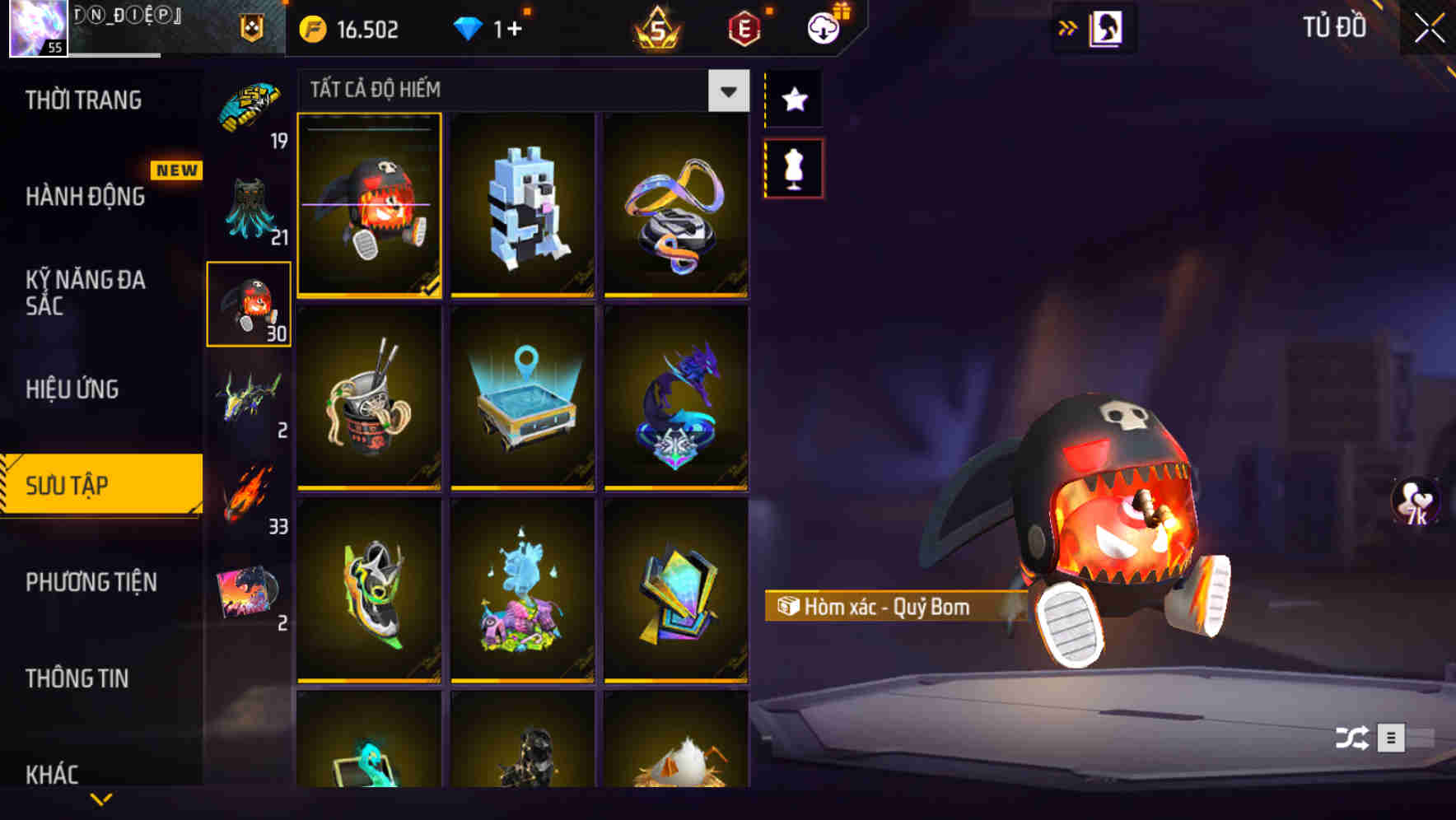Open the HÀNH ĐỘNG tab marked NEW
Viewport: 1456px width, 820px height.
coord(85,198)
